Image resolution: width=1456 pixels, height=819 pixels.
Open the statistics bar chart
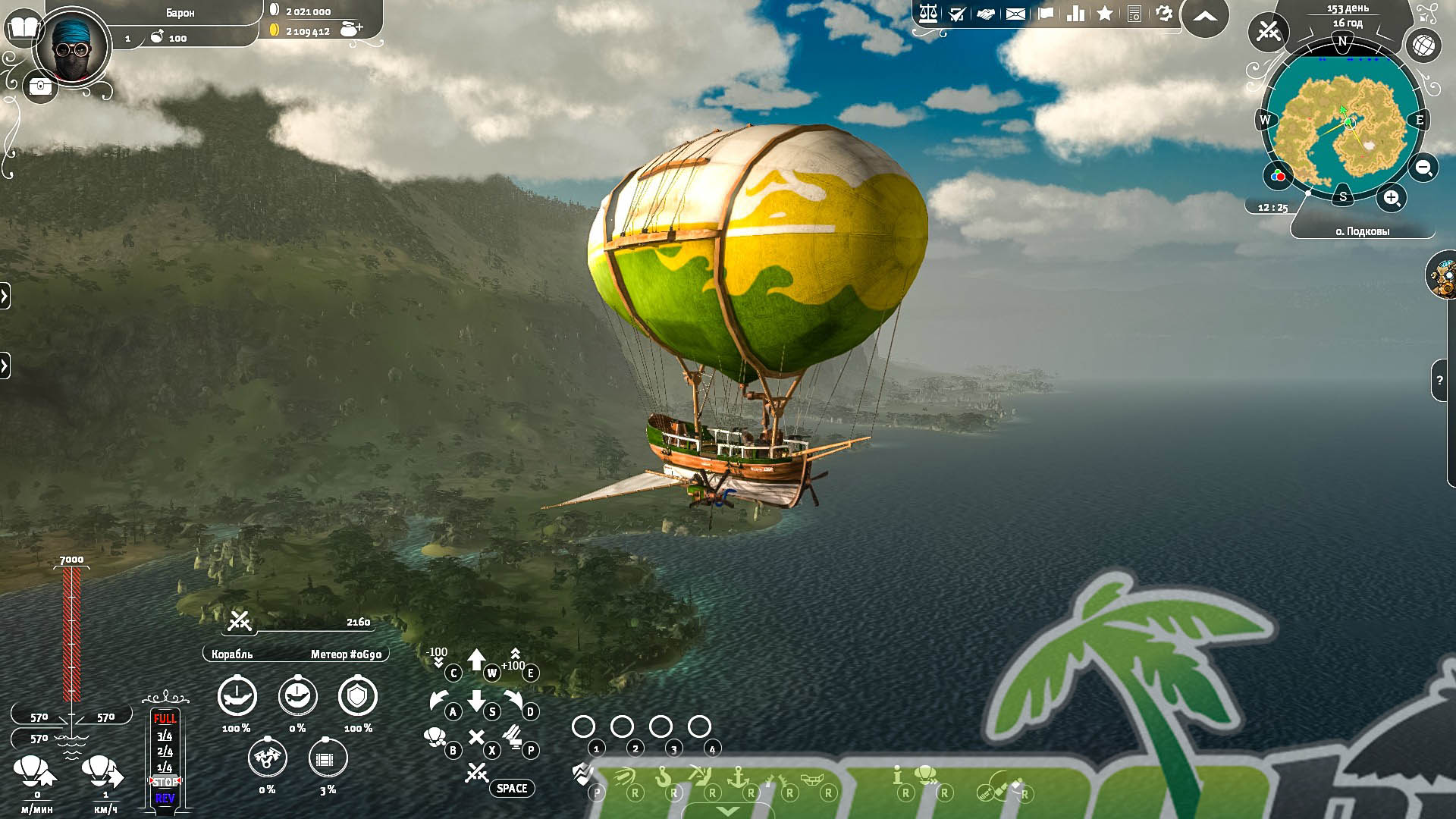(x=1075, y=14)
